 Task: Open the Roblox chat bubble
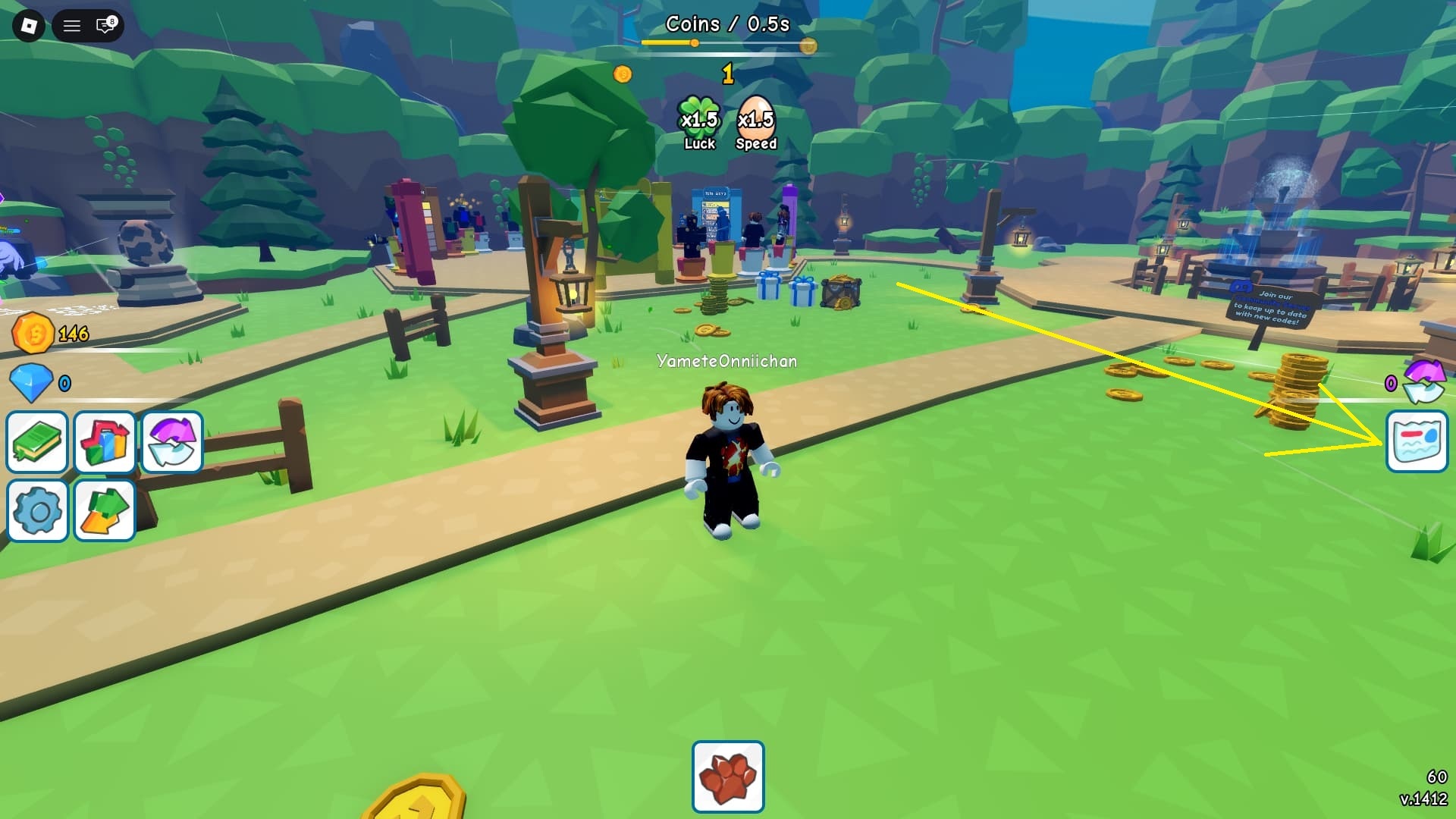105,27
